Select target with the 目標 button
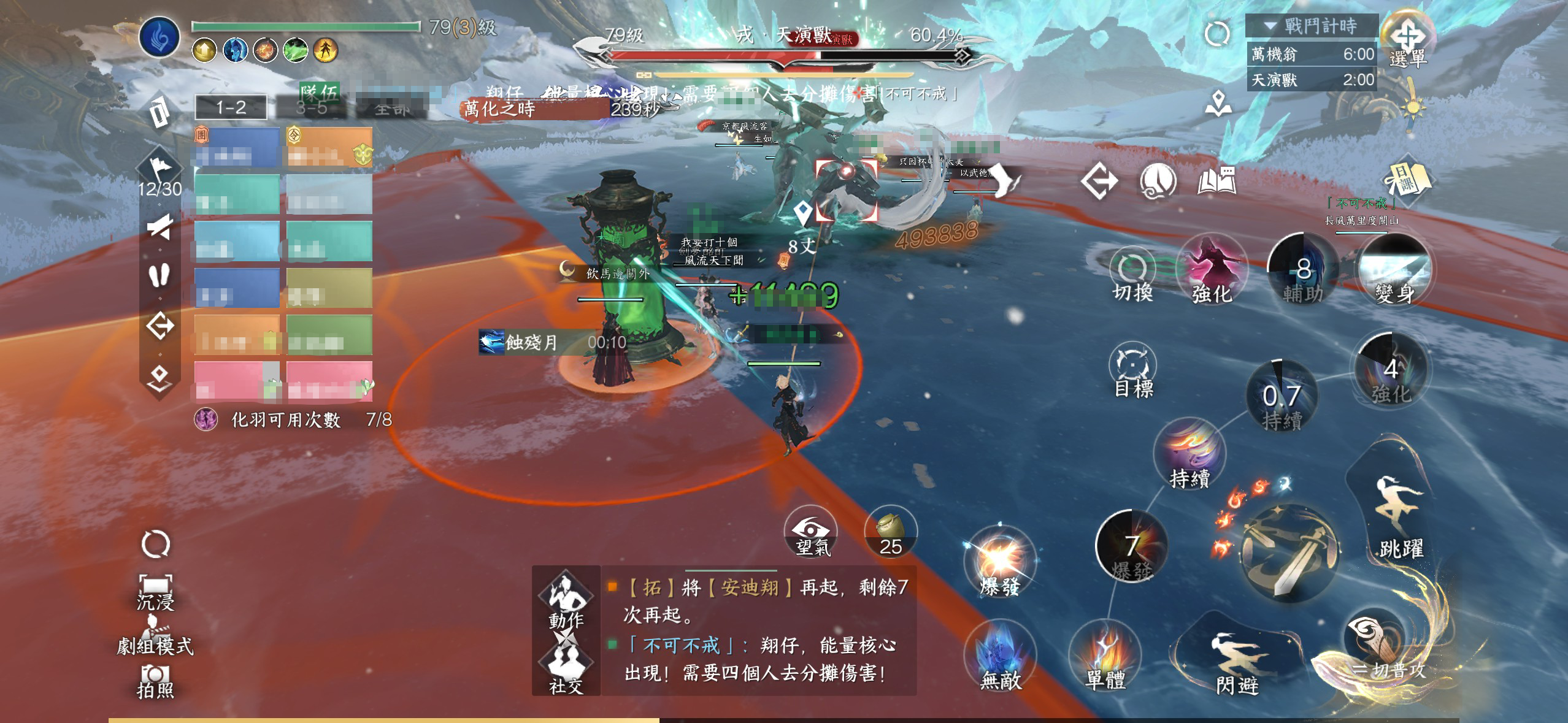The width and height of the screenshot is (1568, 723). [1132, 370]
